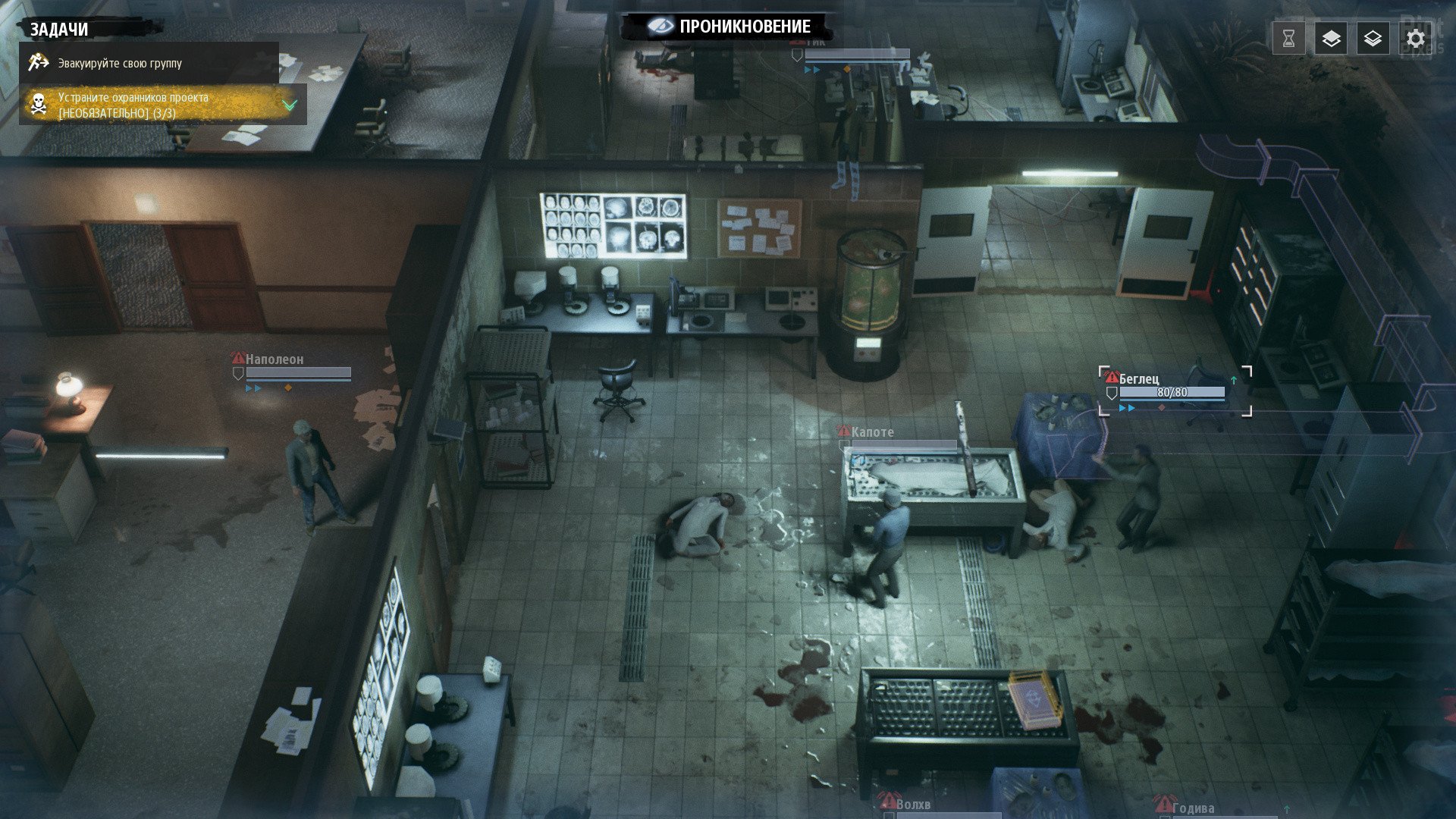Select the Волхв unit nameplate
The image size is (1456, 819).
point(912,805)
